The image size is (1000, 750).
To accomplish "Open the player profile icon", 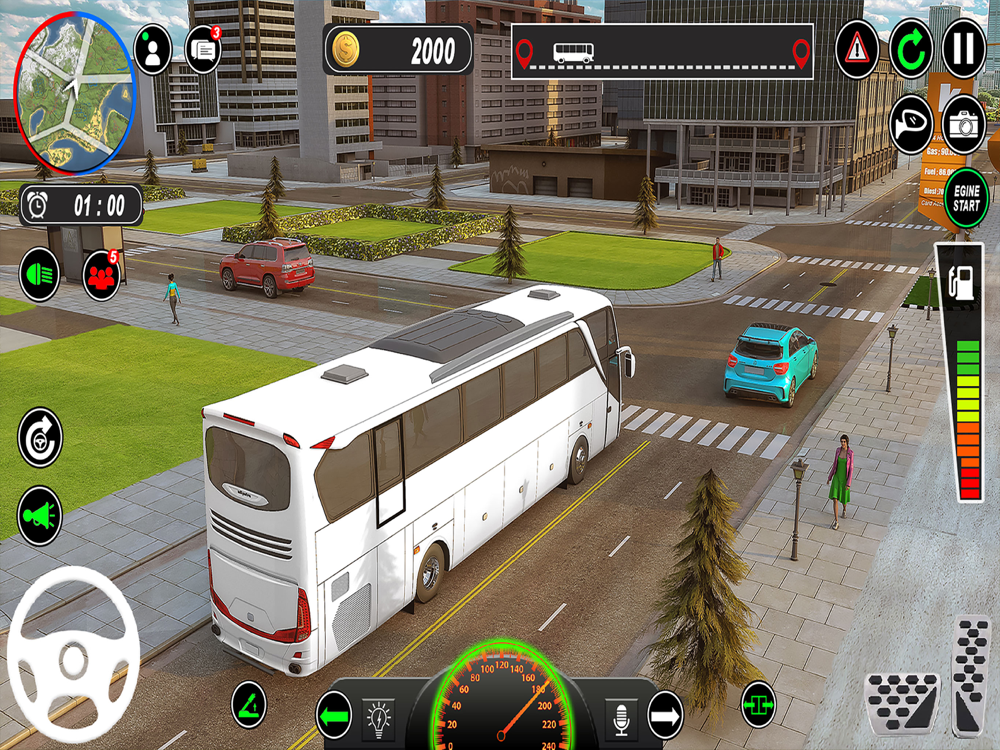I will click(152, 50).
